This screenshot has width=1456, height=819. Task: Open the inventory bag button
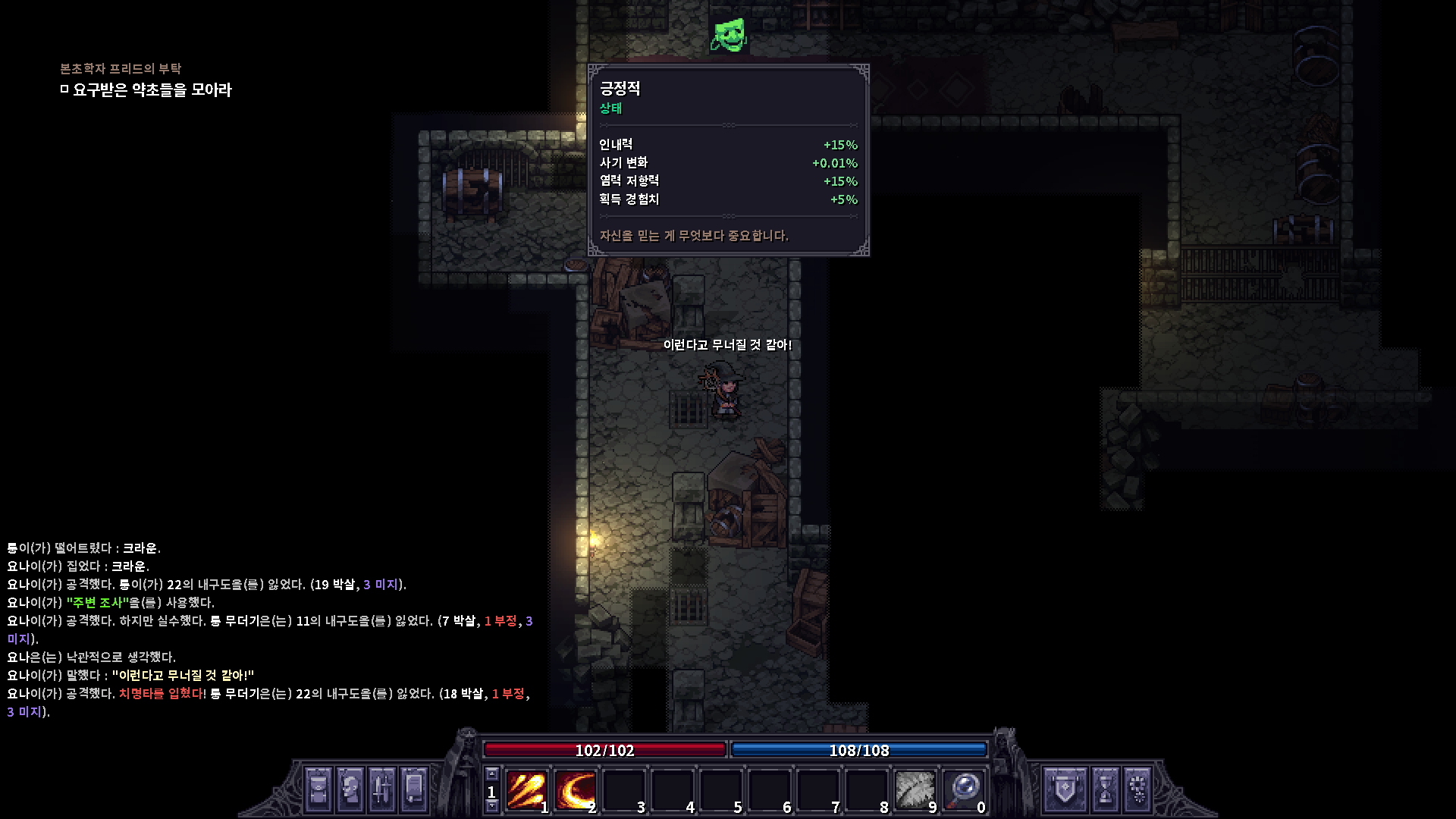point(318,789)
